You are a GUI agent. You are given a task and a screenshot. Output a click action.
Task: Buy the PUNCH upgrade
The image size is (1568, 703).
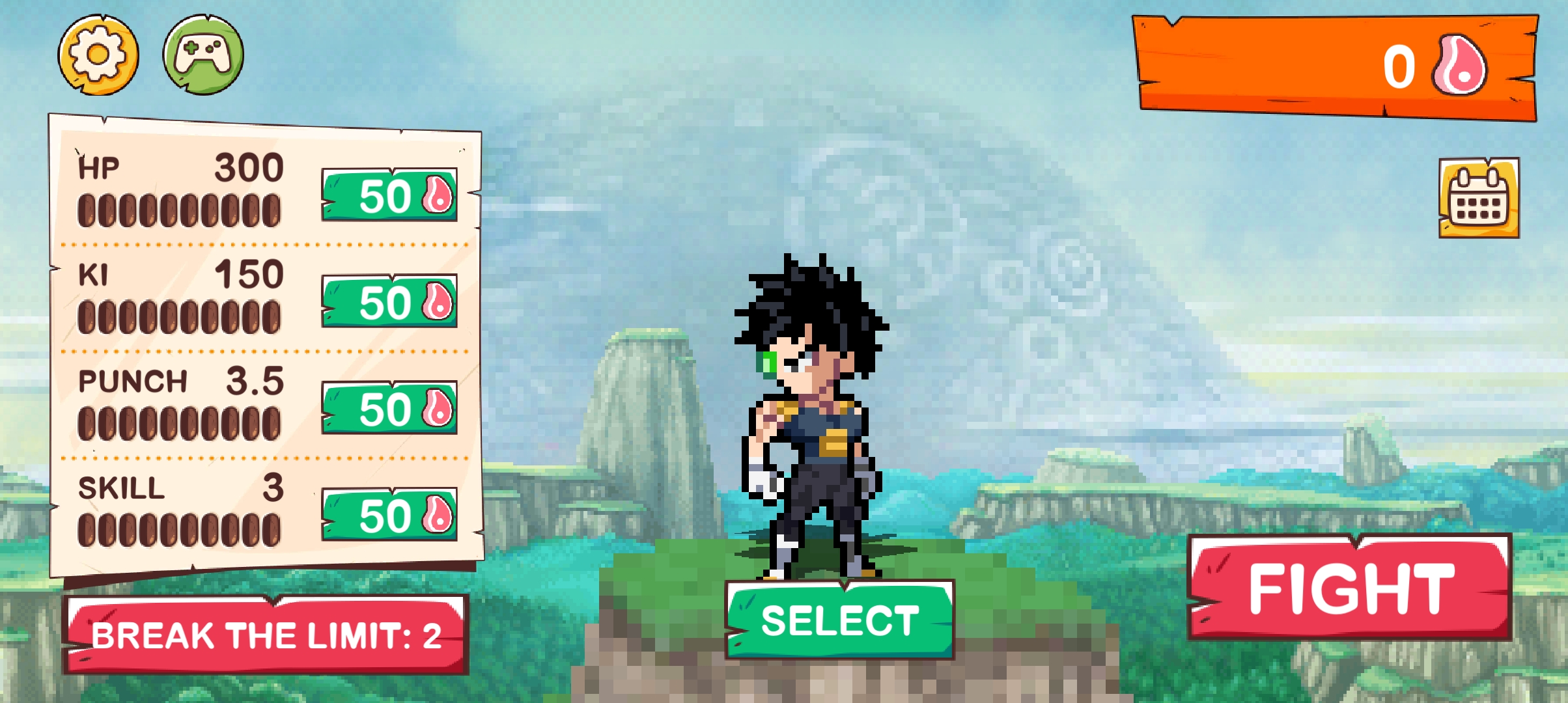coord(389,408)
